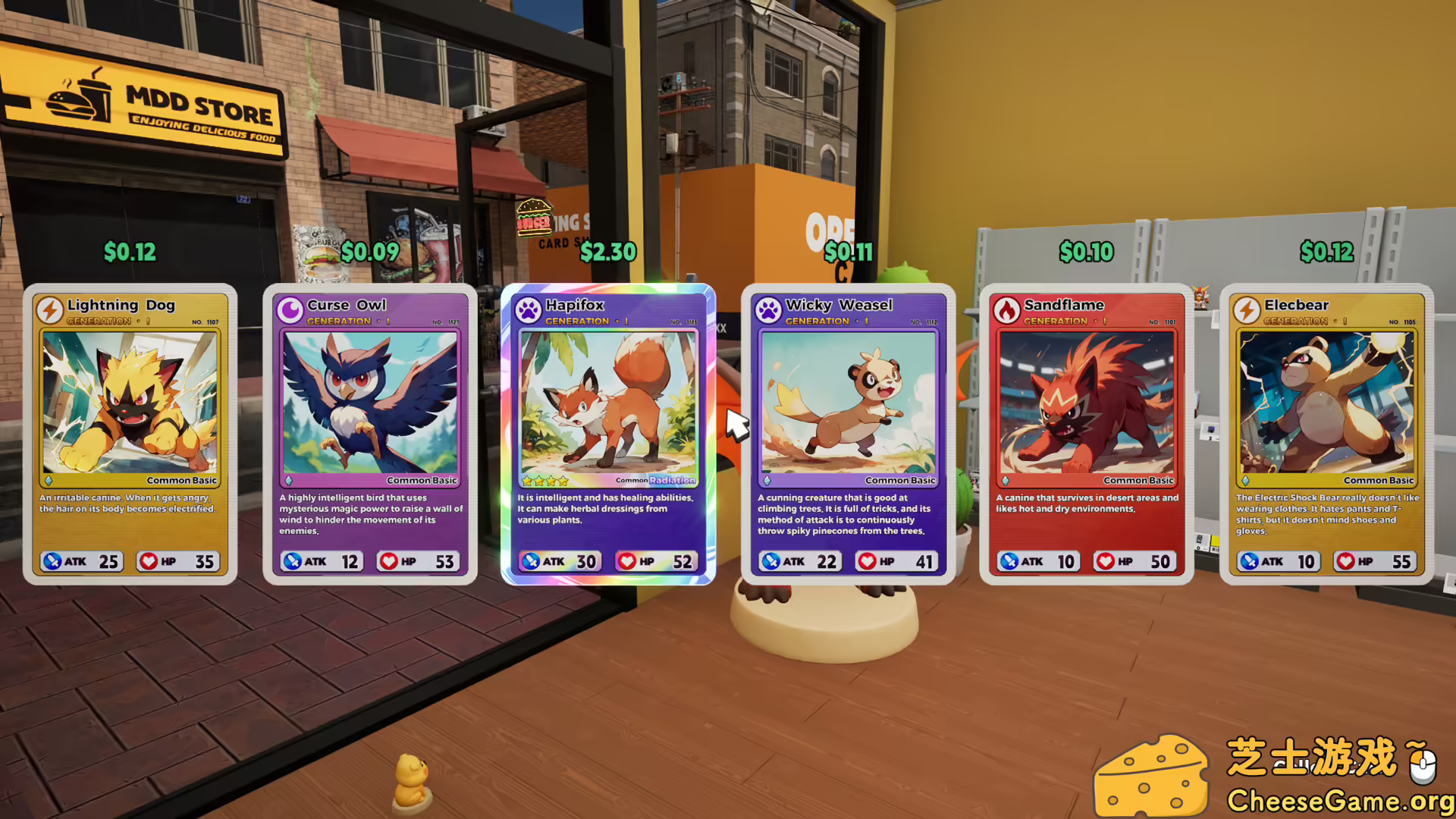The height and width of the screenshot is (819, 1456).
Task: Toggle the Radiation badge on Hapifox card
Action: point(672,480)
